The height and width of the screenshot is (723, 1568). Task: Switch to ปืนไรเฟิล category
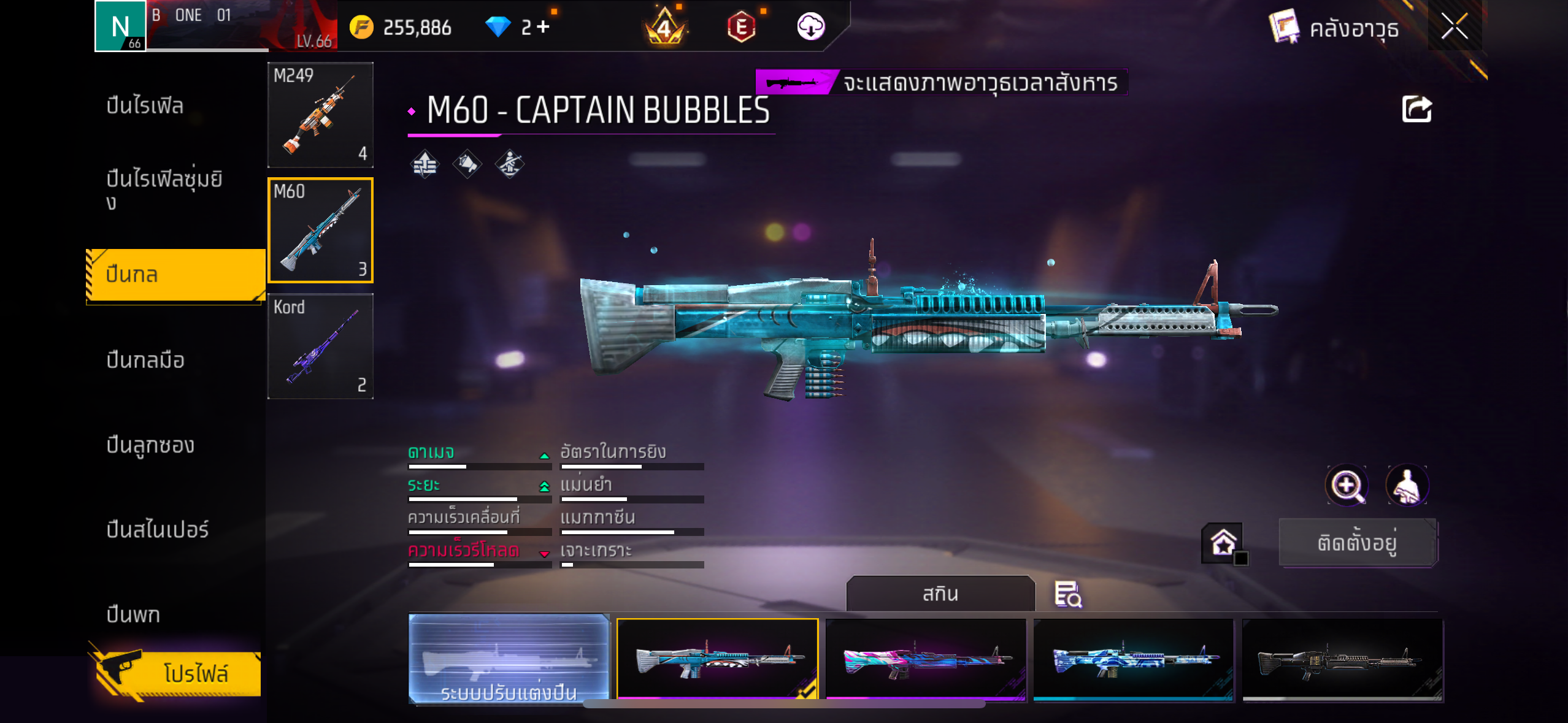click(145, 106)
